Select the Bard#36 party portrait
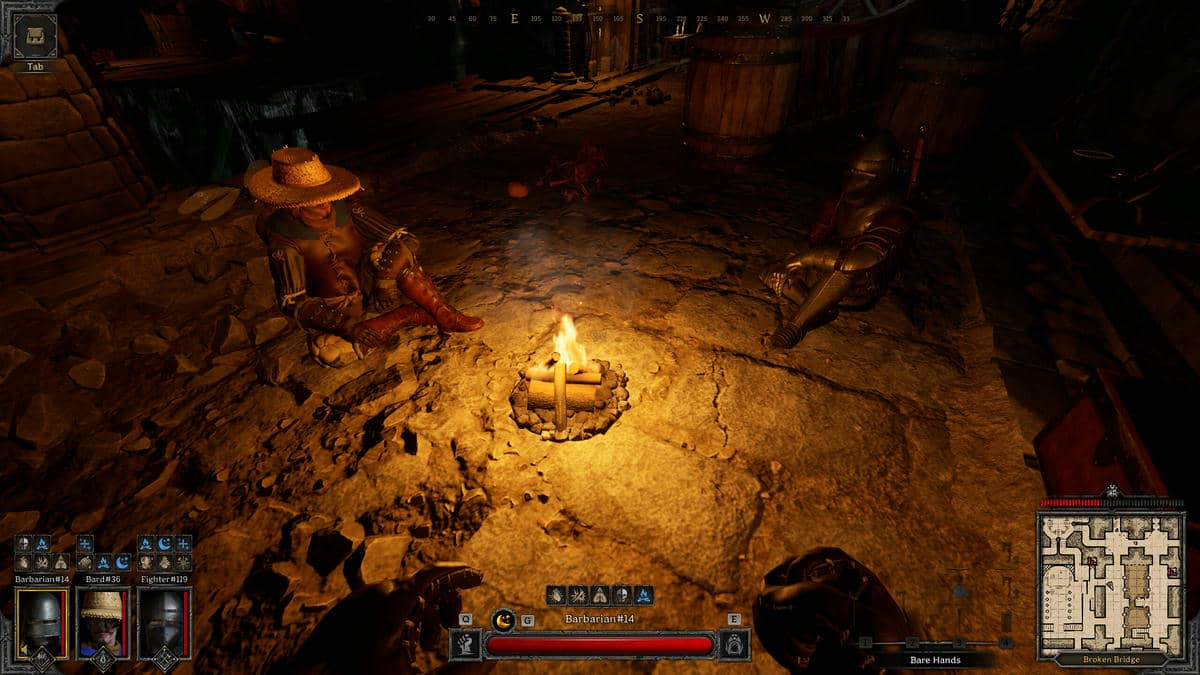The image size is (1200, 675). pyautogui.click(x=103, y=623)
